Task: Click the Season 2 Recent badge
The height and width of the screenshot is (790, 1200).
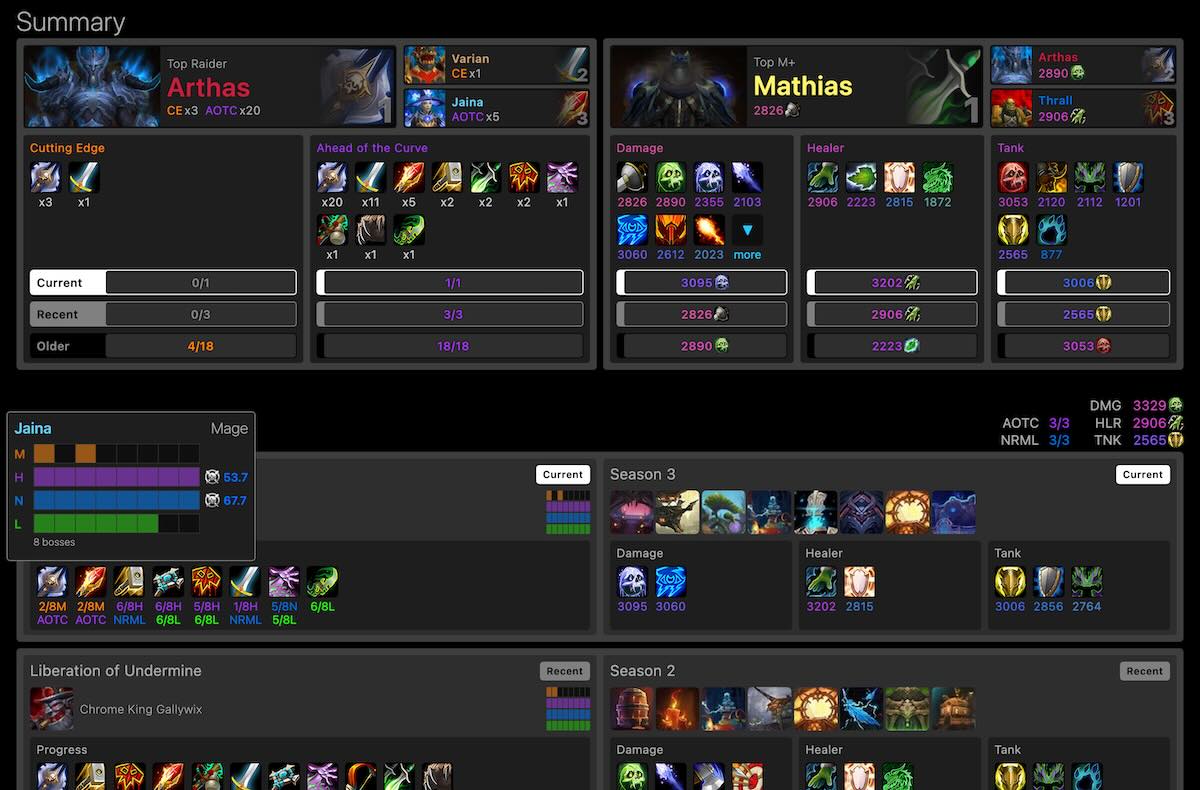Action: click(x=1144, y=671)
